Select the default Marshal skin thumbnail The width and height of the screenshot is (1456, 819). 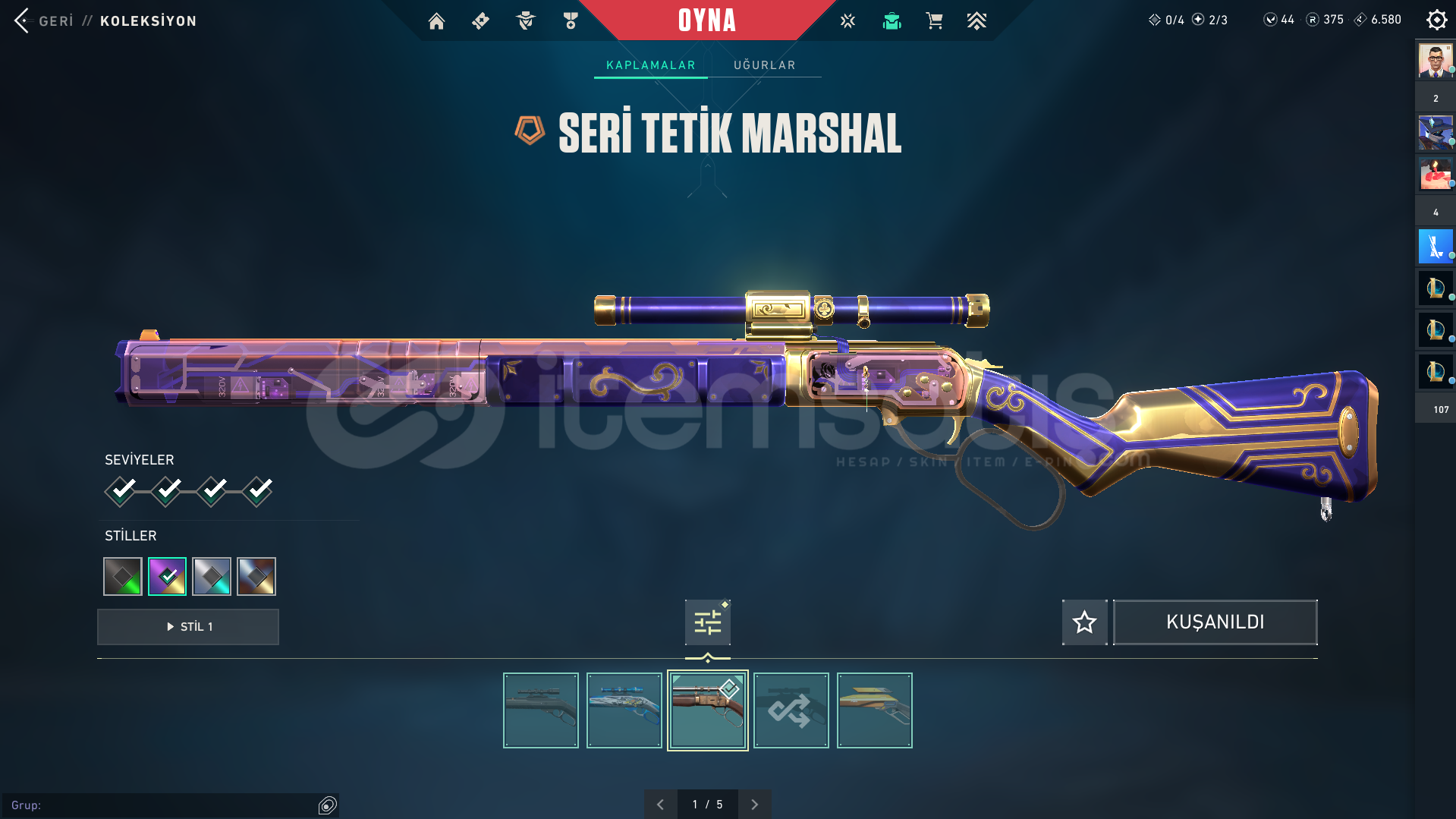tap(541, 710)
